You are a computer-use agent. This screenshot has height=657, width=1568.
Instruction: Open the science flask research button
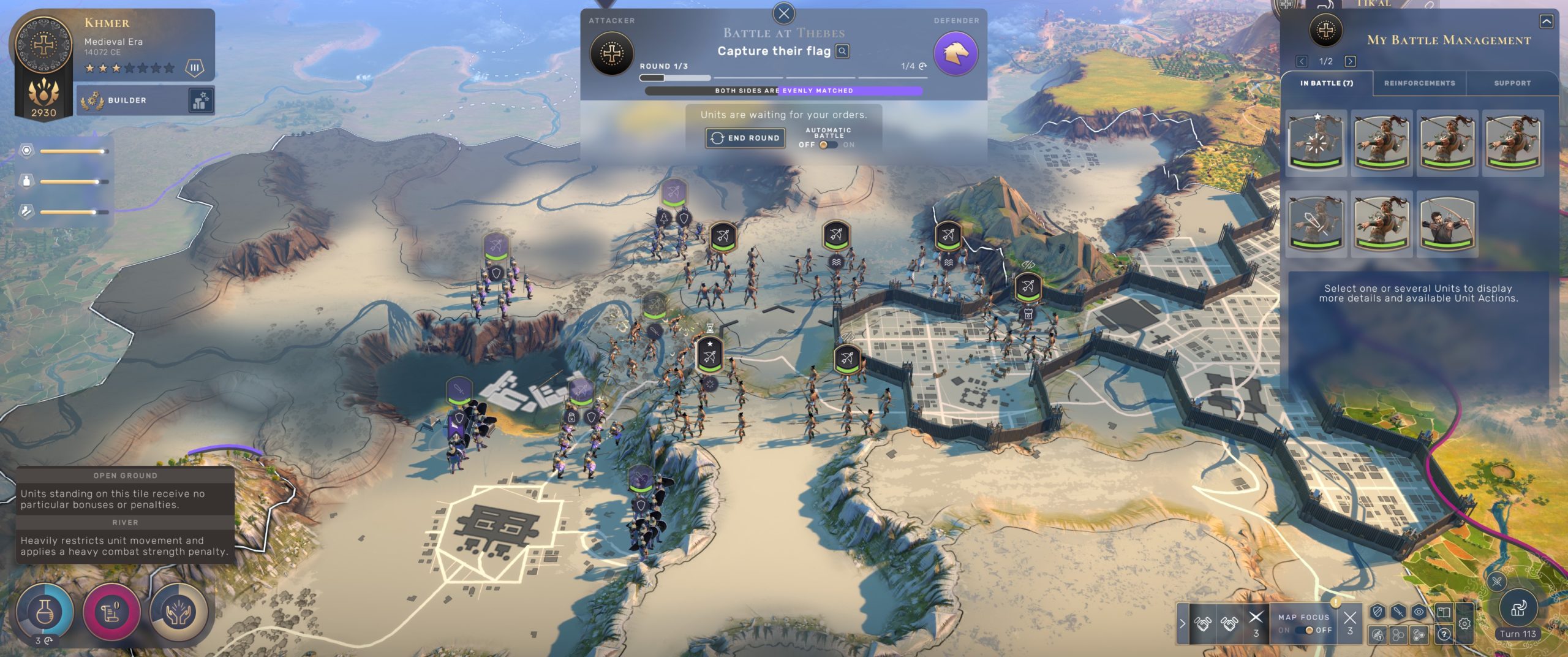(45, 612)
